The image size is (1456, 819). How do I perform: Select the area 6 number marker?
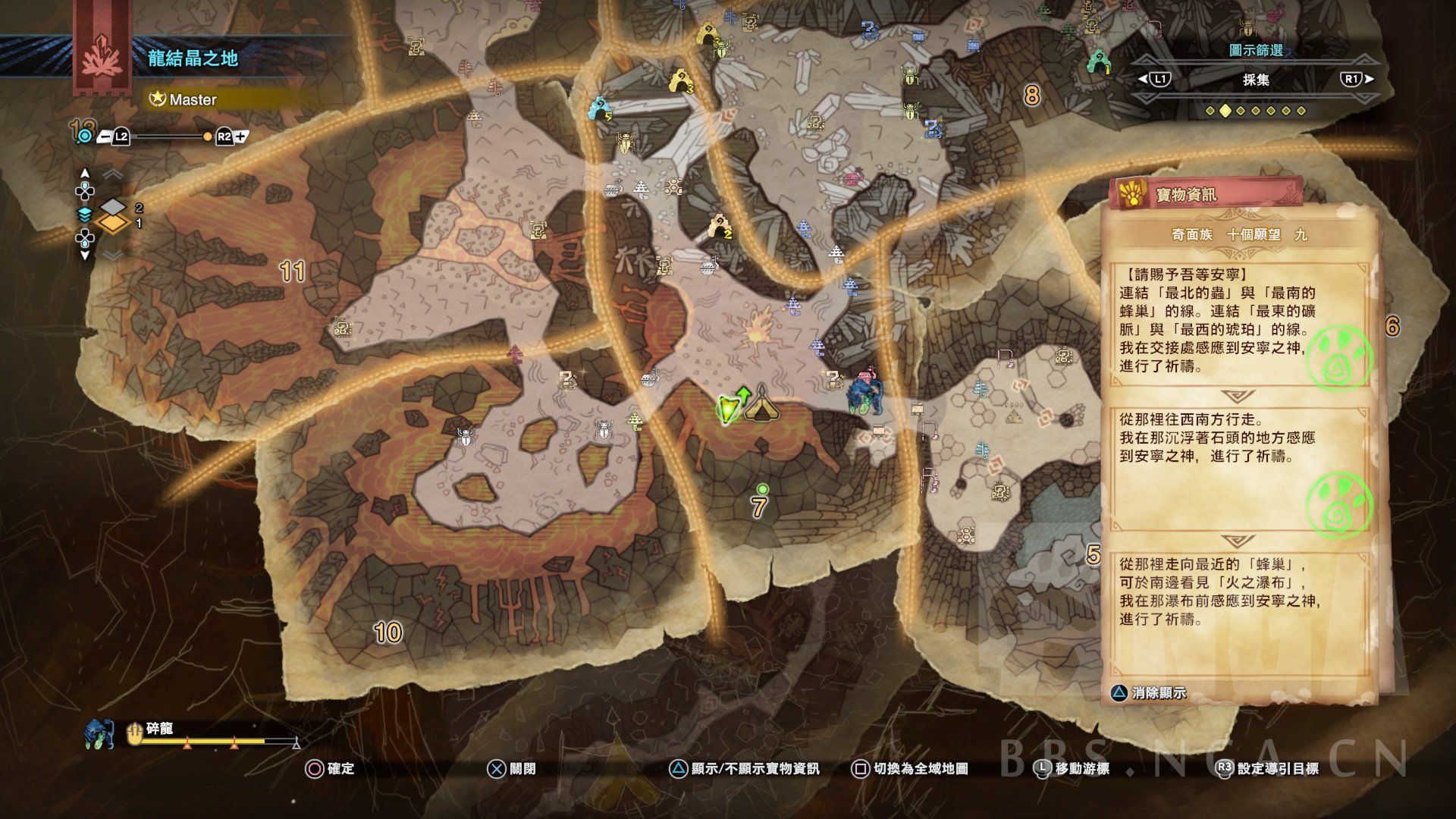[x=1392, y=326]
